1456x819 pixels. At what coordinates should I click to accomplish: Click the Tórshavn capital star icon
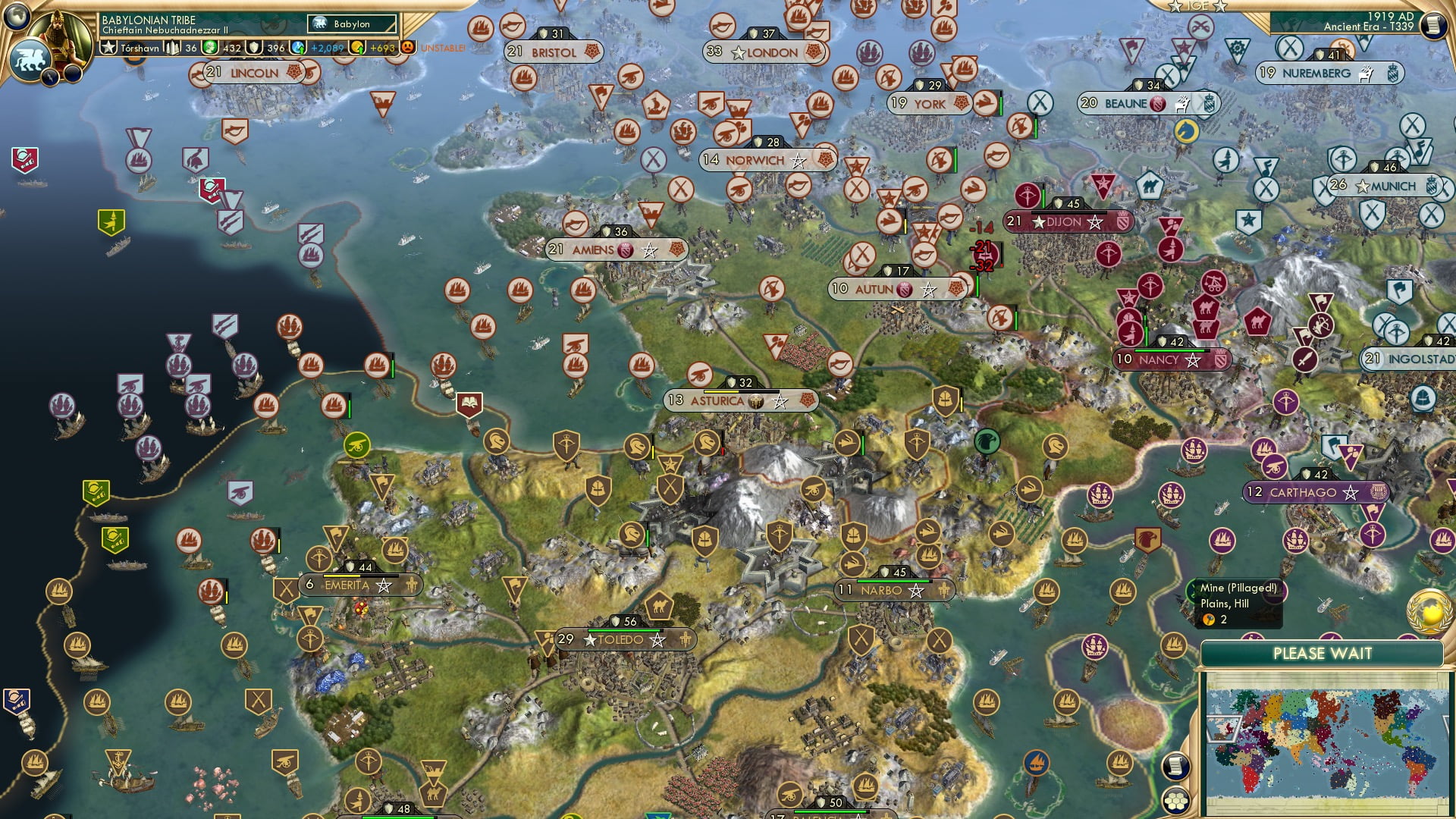coord(108,49)
